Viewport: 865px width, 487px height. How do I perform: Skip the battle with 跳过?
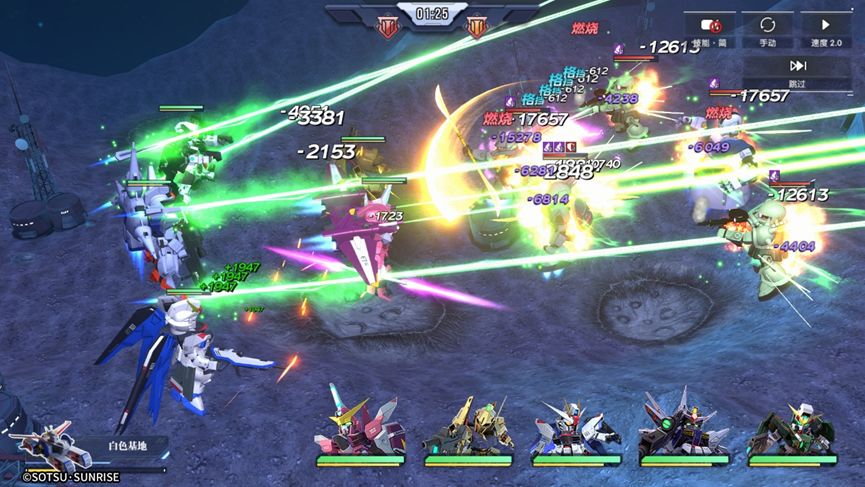tap(797, 72)
